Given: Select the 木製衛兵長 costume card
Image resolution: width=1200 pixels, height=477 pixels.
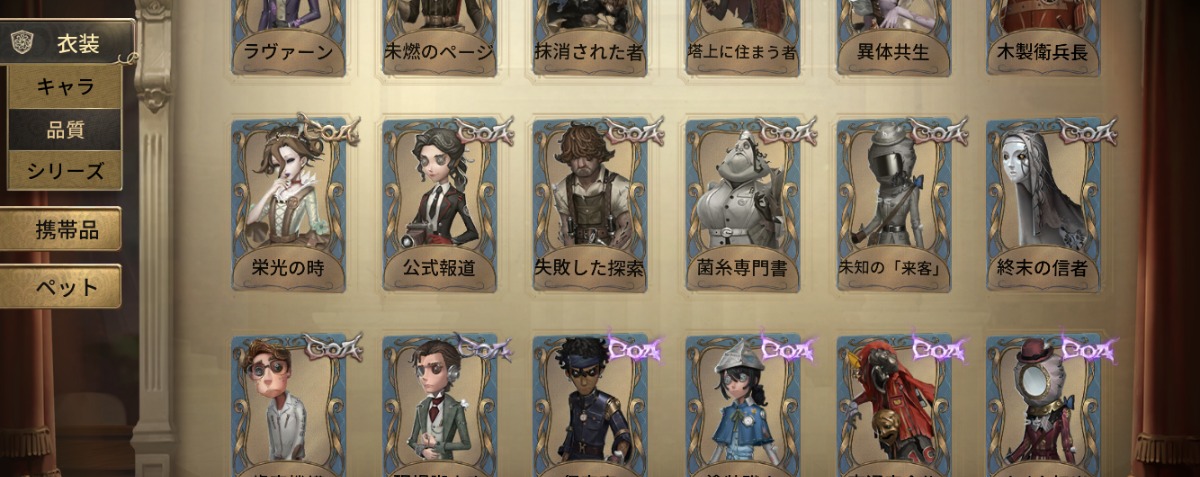Looking at the screenshot, I should pos(1043,35).
